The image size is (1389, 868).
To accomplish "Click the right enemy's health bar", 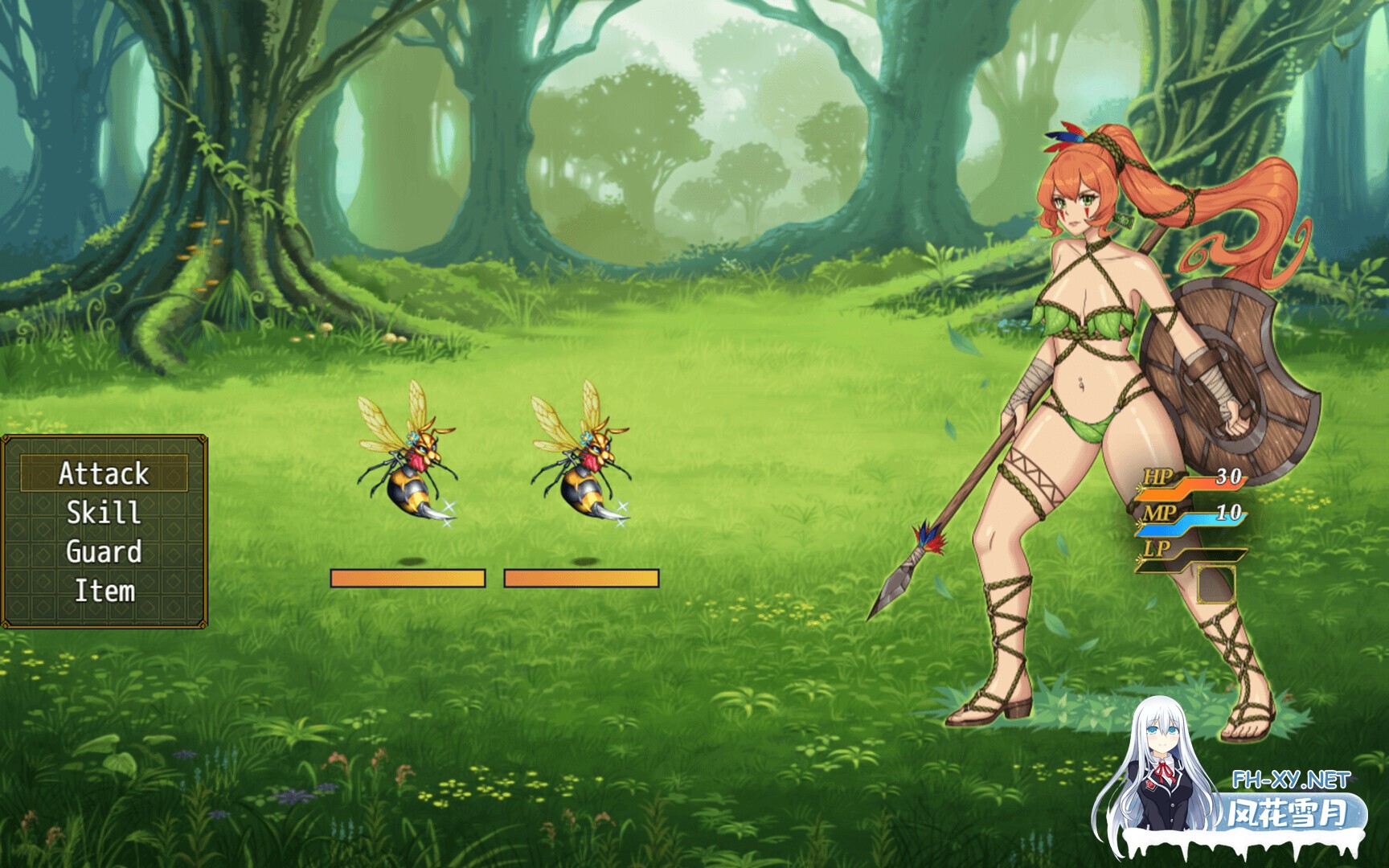I will tap(581, 577).
